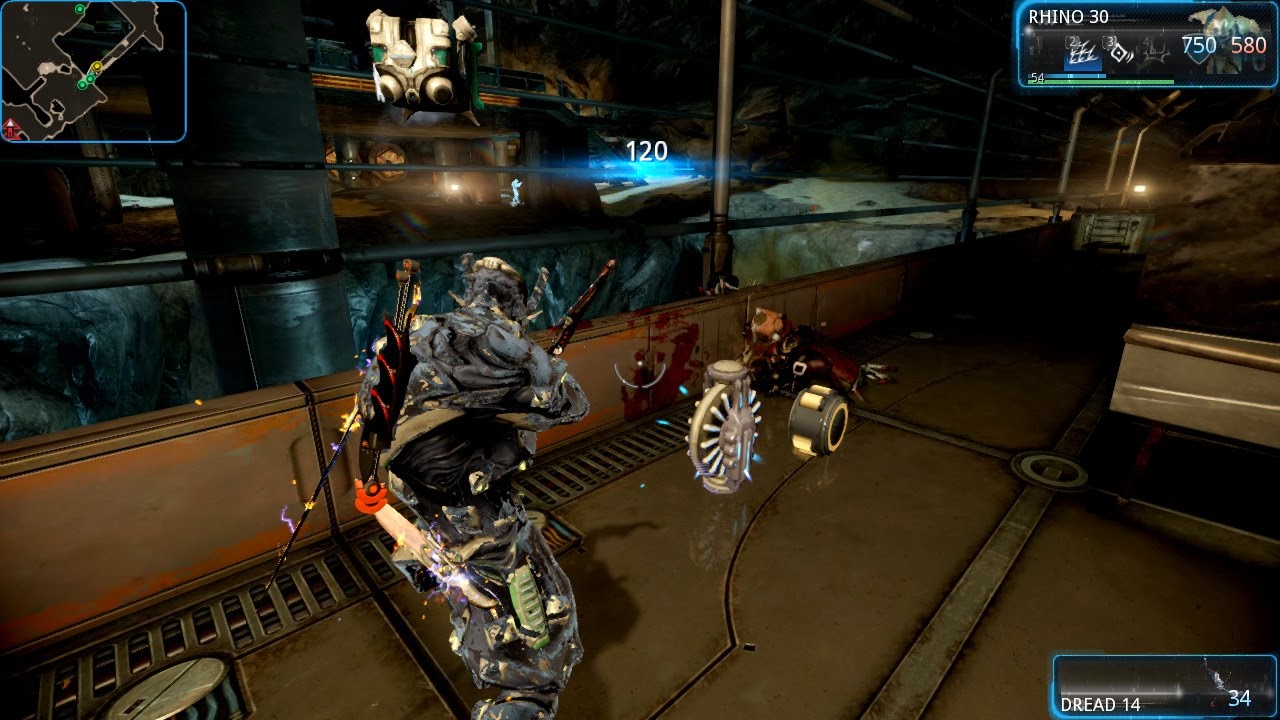Toggle the lower pair of green markers on minimap

[x=86, y=81]
